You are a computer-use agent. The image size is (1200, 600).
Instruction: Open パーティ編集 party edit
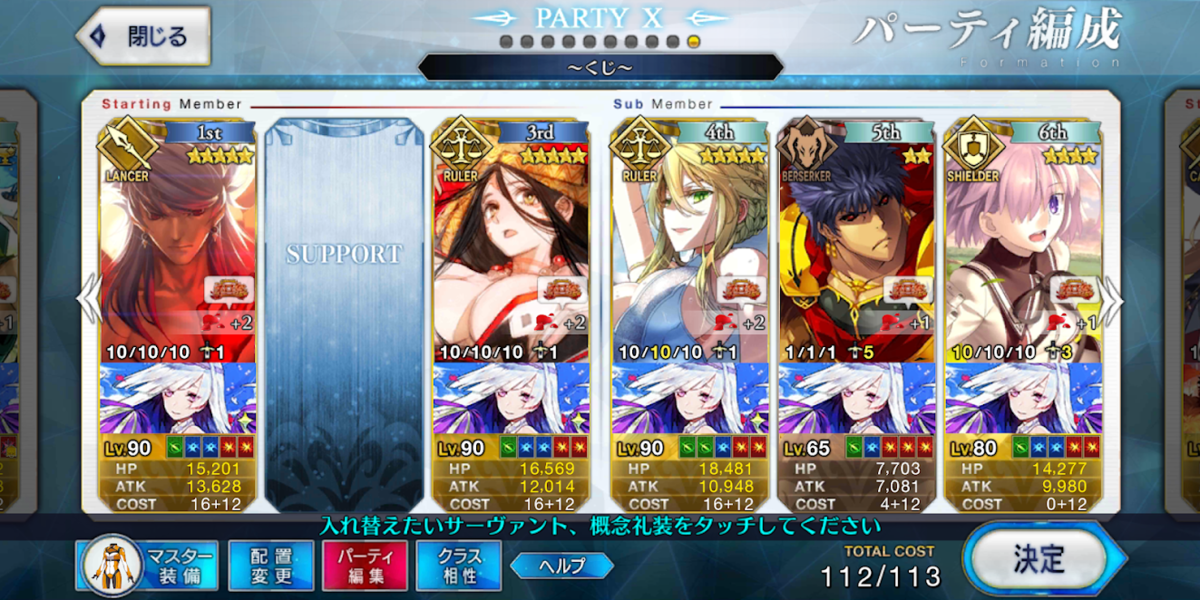[x=364, y=565]
